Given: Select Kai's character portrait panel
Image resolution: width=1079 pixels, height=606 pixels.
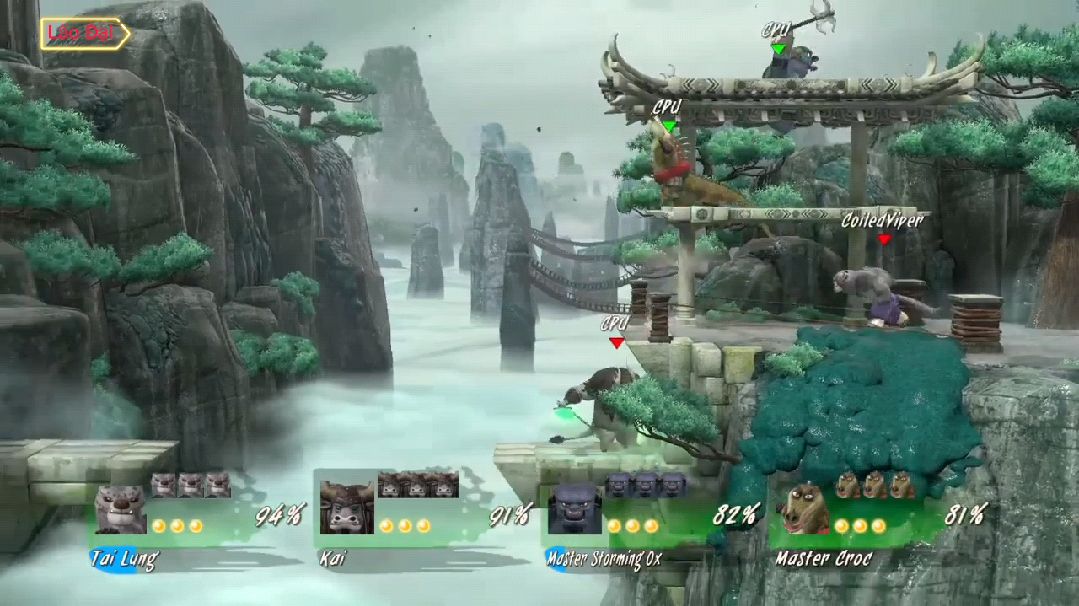Looking at the screenshot, I should click(x=346, y=507).
